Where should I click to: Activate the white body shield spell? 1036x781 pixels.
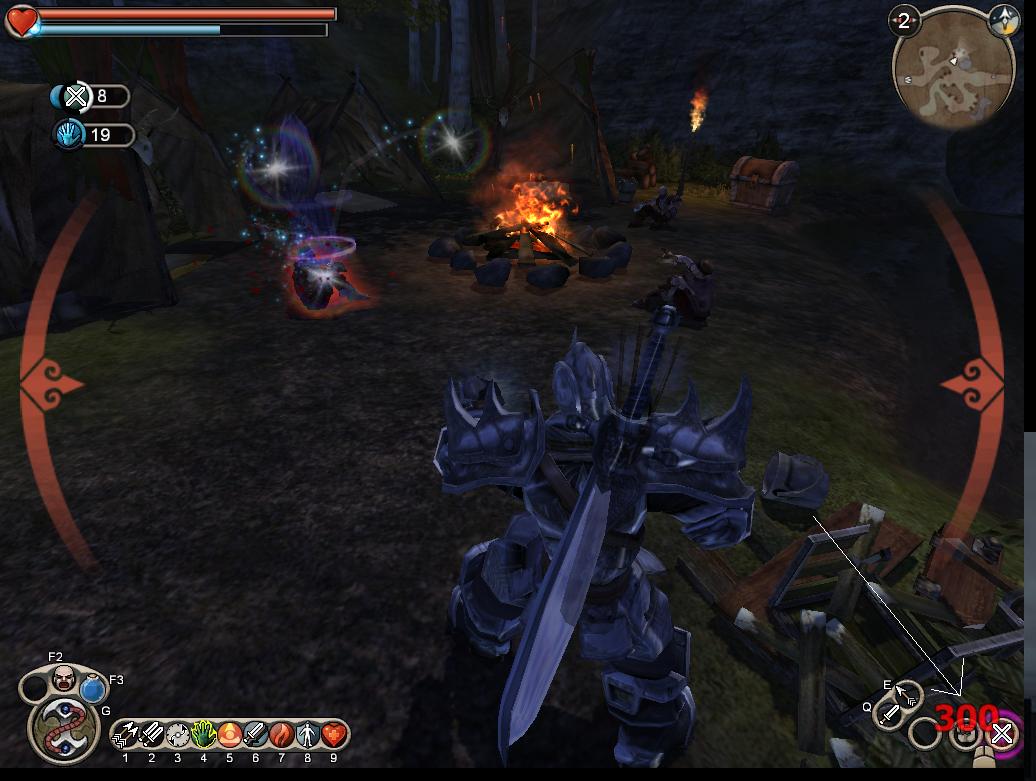(x=308, y=735)
